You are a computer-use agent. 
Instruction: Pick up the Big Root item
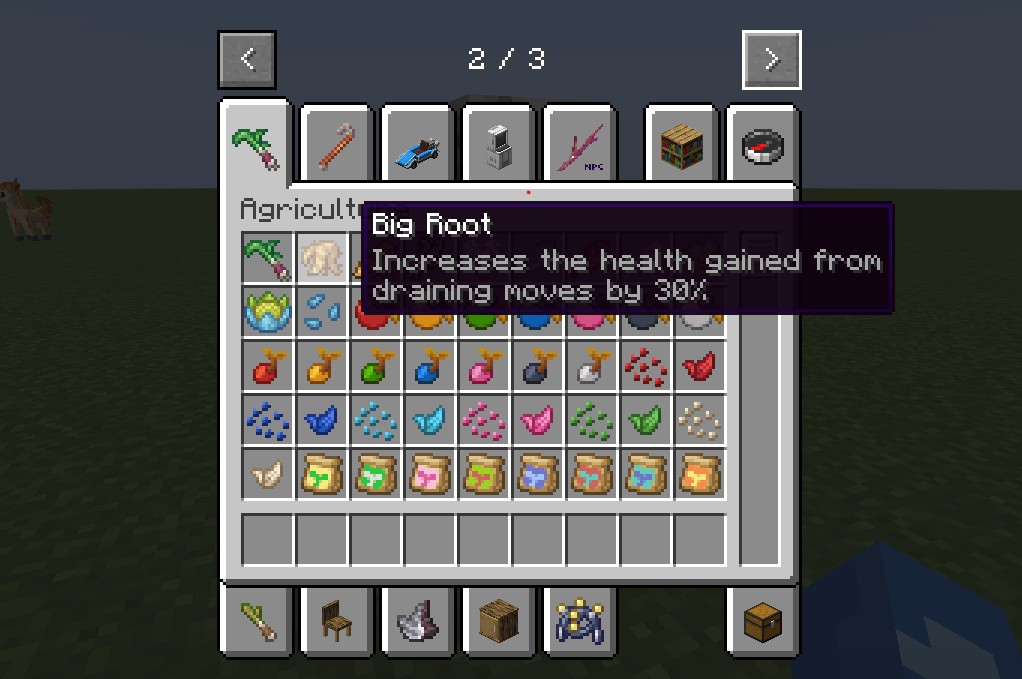coord(322,259)
